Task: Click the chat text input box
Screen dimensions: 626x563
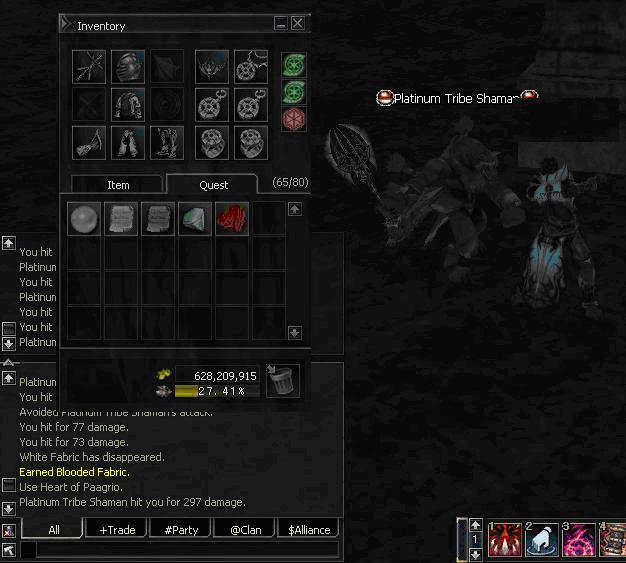Action: point(180,549)
